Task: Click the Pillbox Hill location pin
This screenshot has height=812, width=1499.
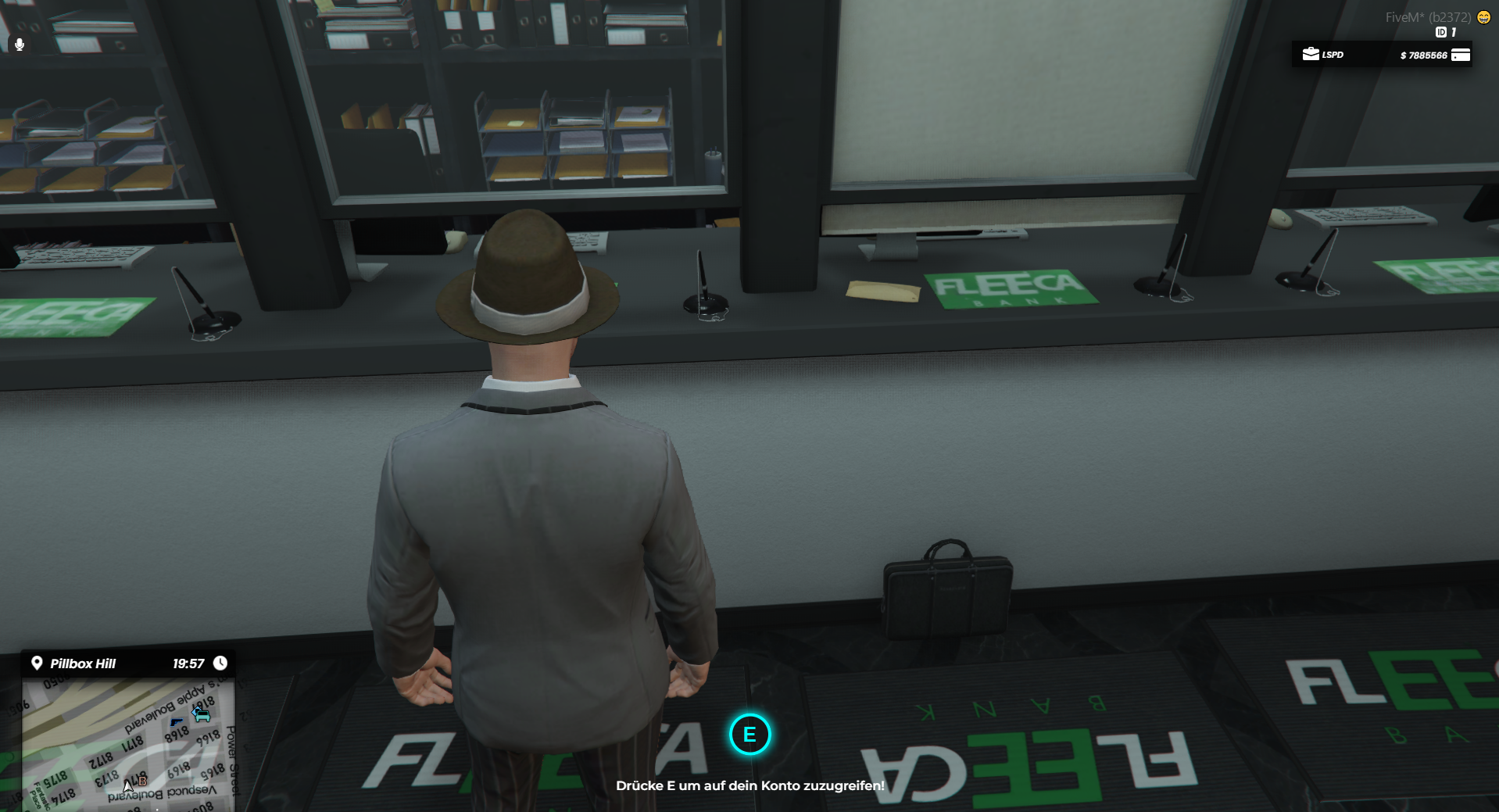Action: (37, 664)
